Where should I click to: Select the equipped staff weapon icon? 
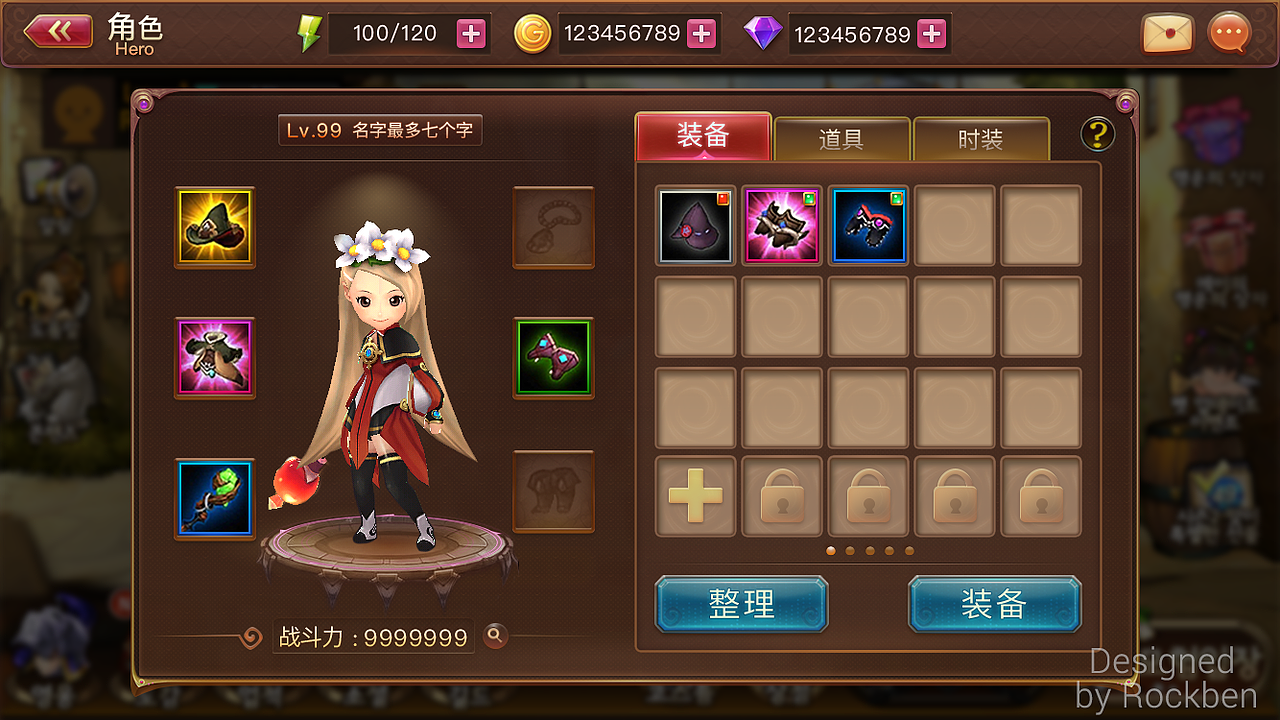pyautogui.click(x=214, y=489)
